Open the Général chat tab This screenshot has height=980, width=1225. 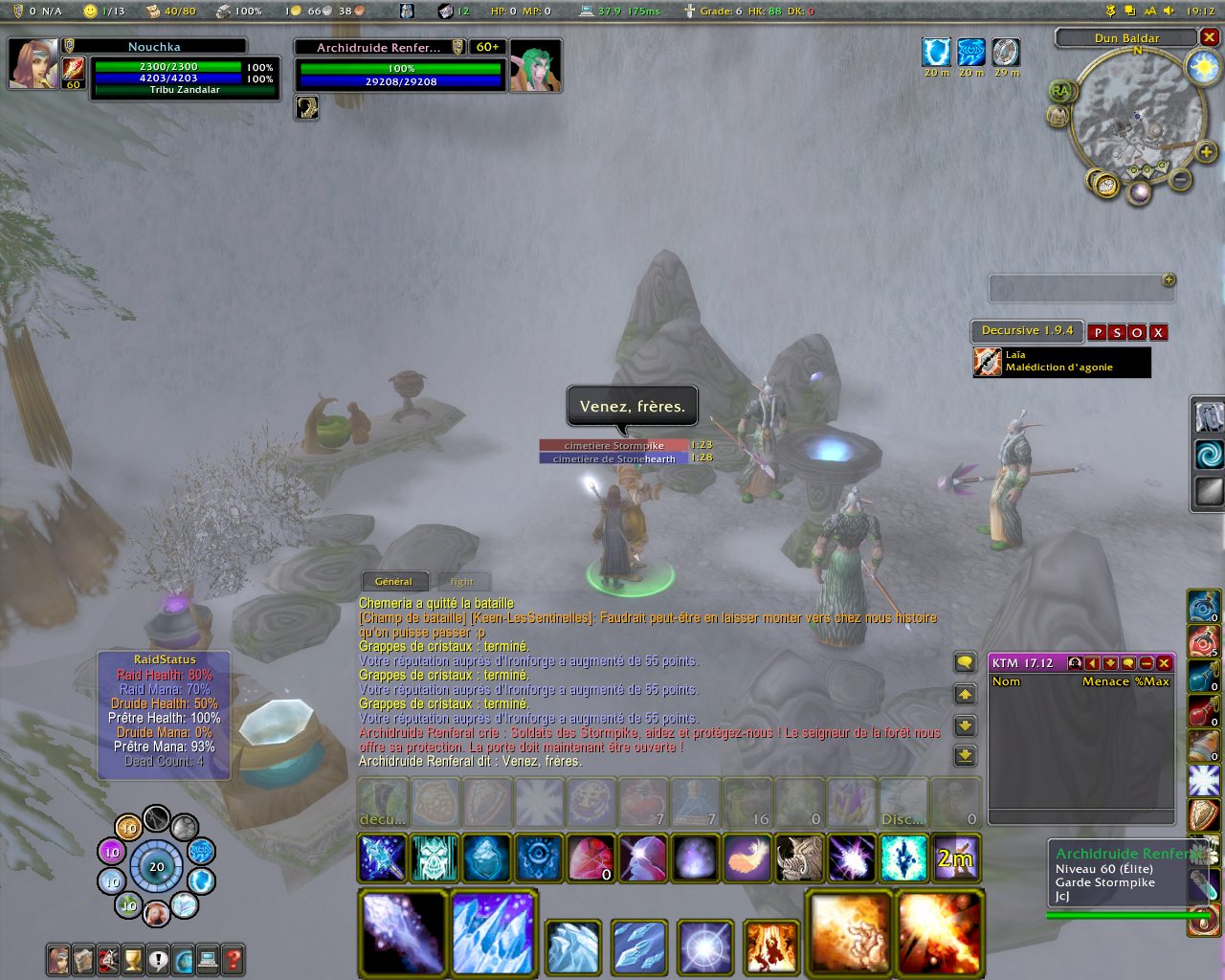[393, 581]
